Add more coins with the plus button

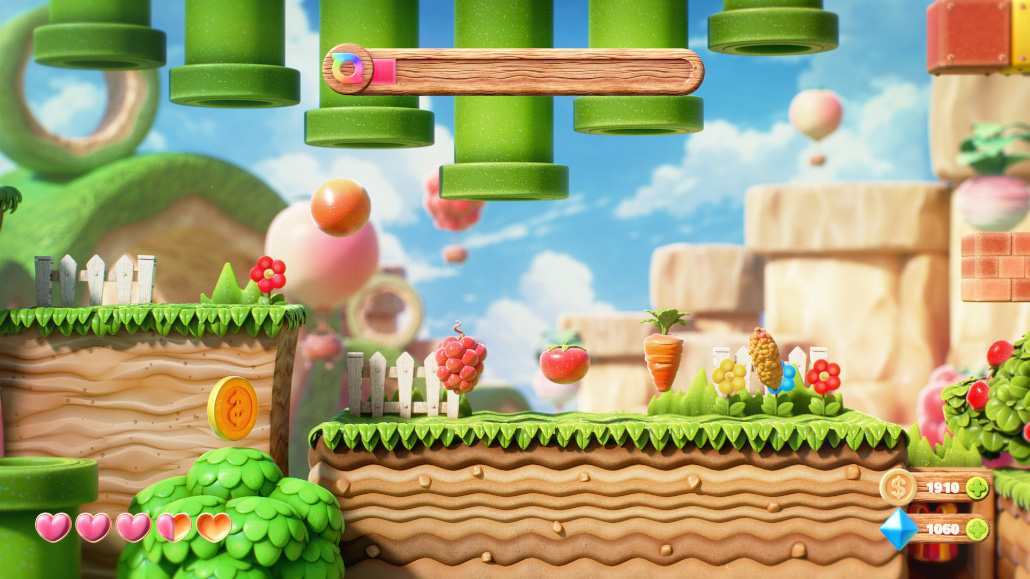click(977, 488)
